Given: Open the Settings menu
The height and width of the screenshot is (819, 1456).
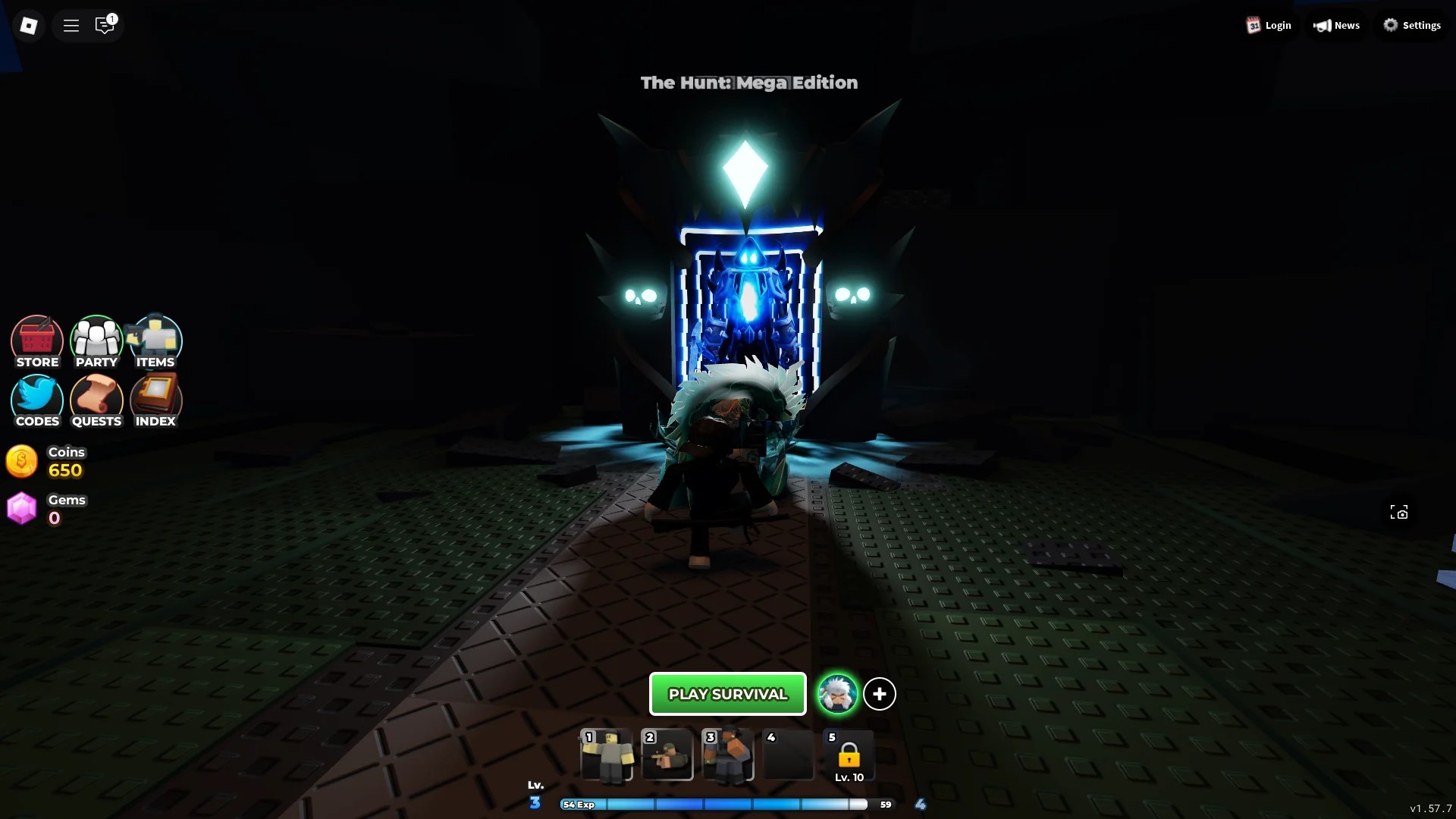Looking at the screenshot, I should (x=1413, y=24).
